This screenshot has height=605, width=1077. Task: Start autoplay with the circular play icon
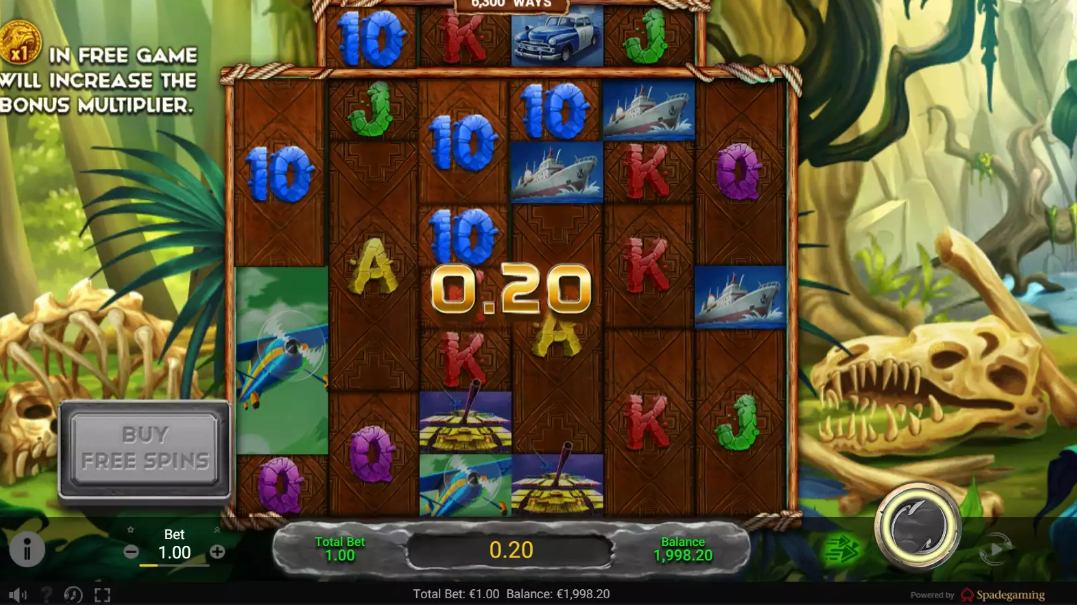pyautogui.click(x=994, y=549)
